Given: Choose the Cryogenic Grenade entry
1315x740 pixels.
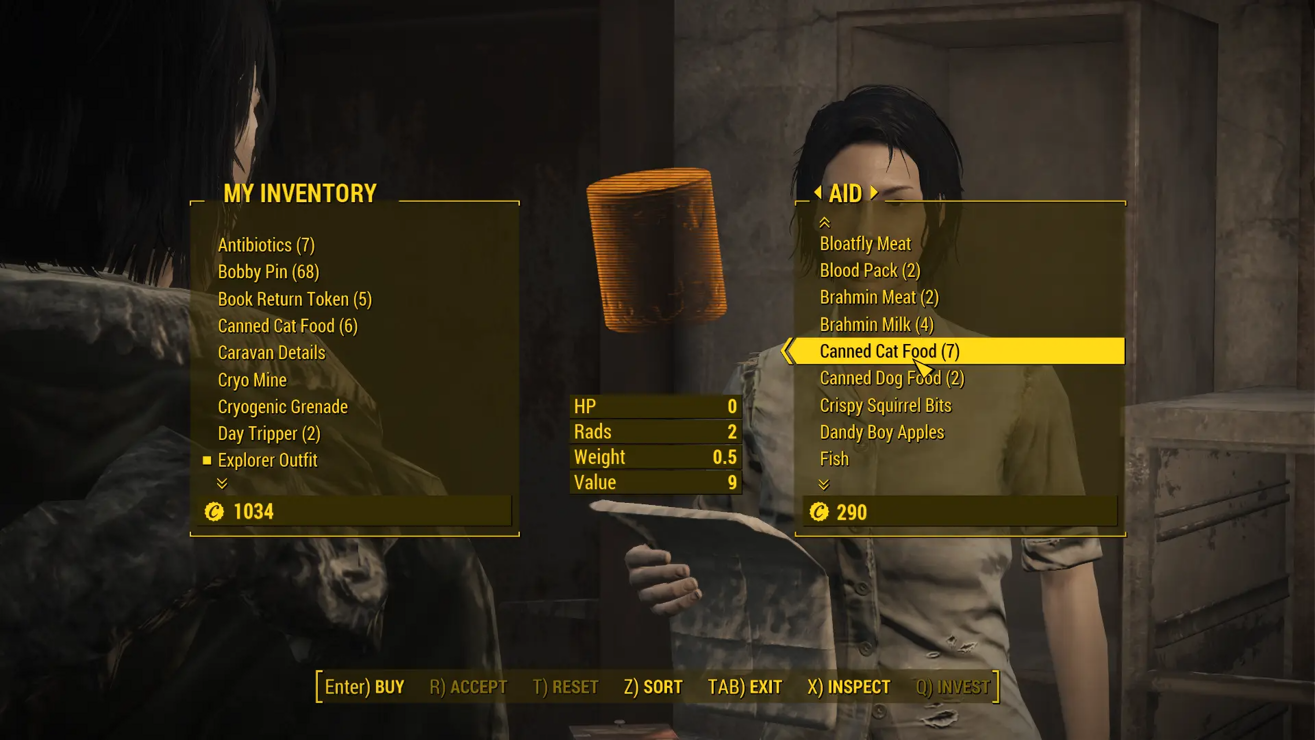Looking at the screenshot, I should point(283,407).
